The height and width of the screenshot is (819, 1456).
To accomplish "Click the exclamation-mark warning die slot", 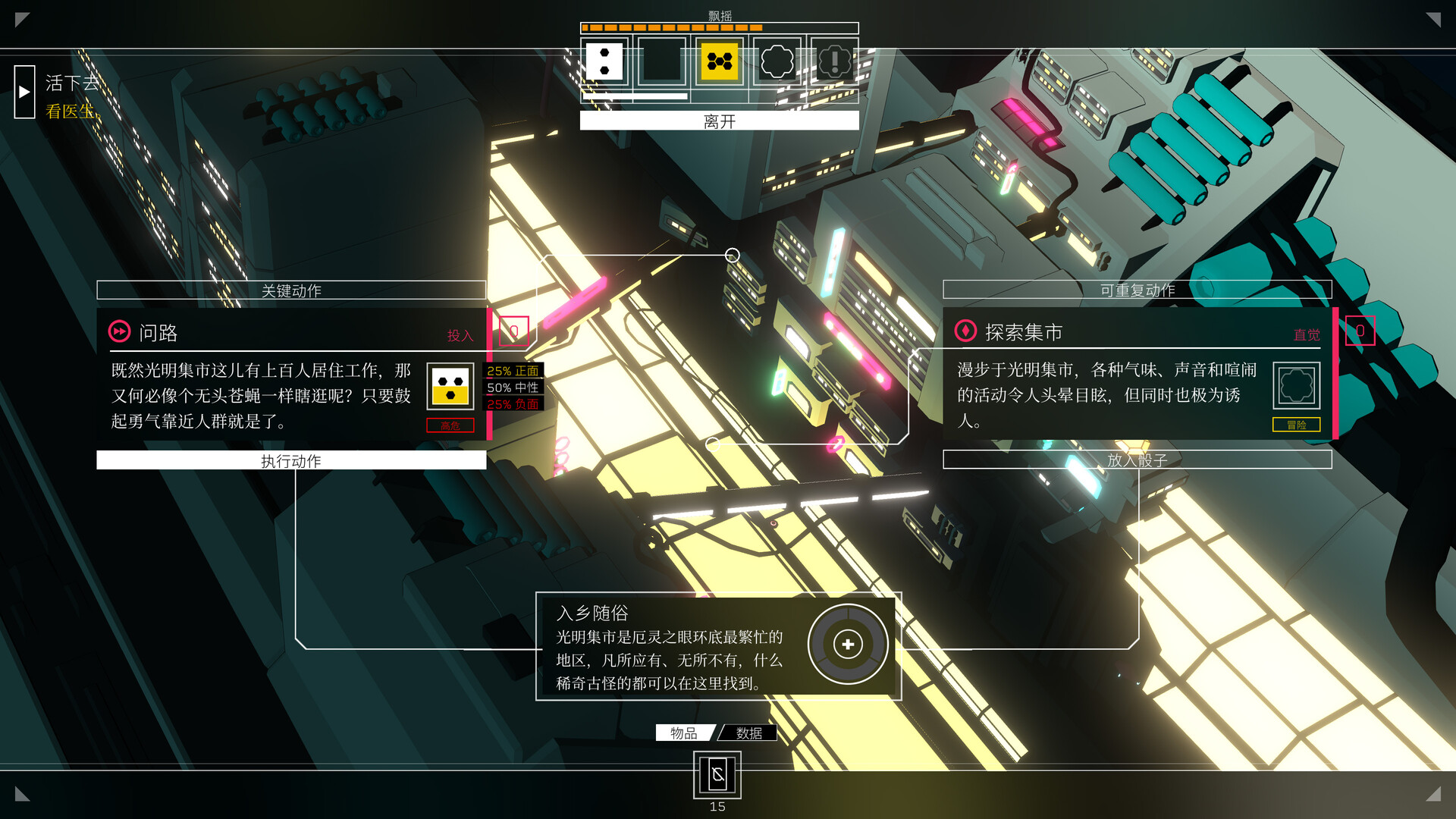I will click(x=834, y=61).
